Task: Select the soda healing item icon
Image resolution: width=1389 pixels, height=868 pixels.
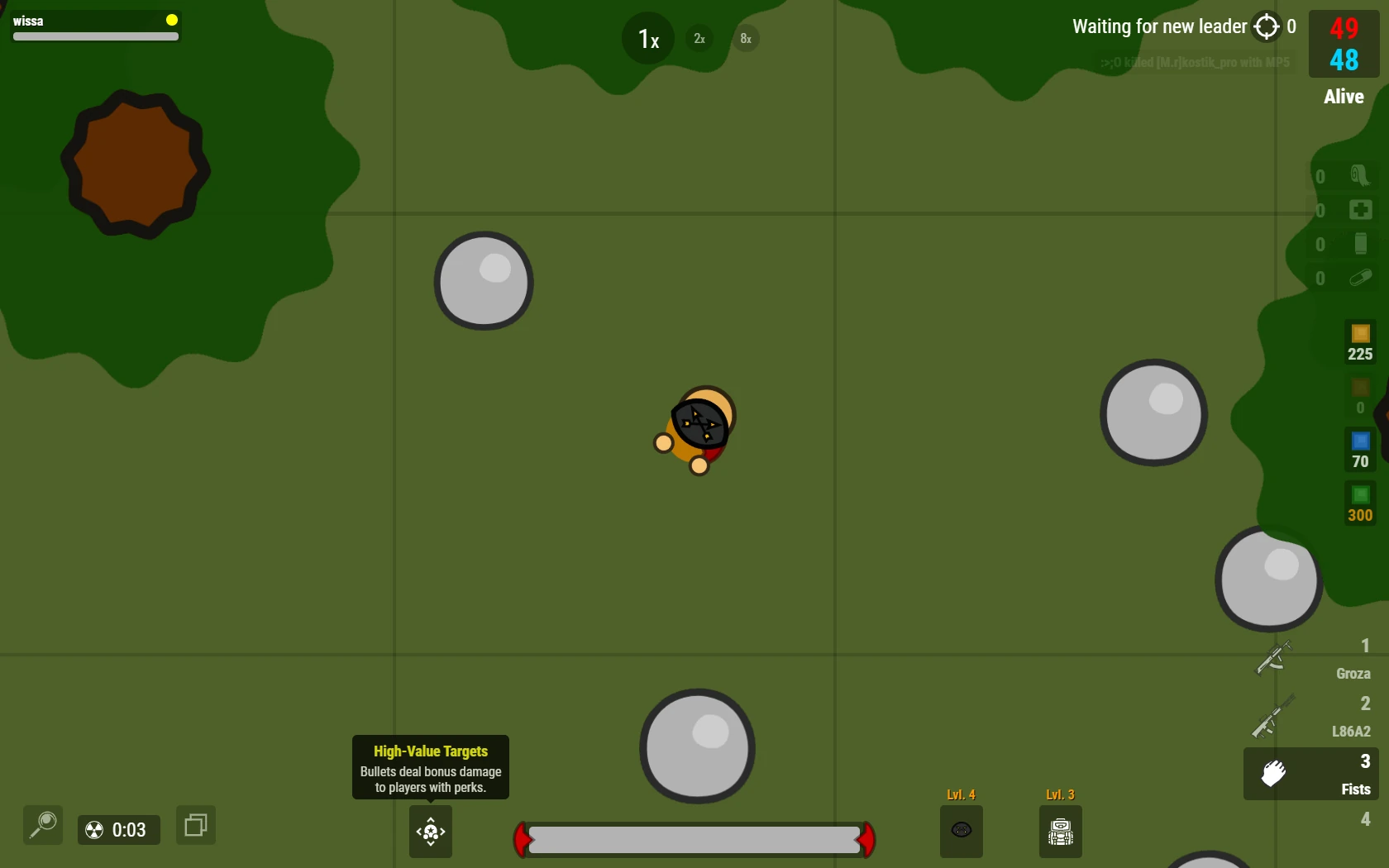Action: click(1361, 244)
